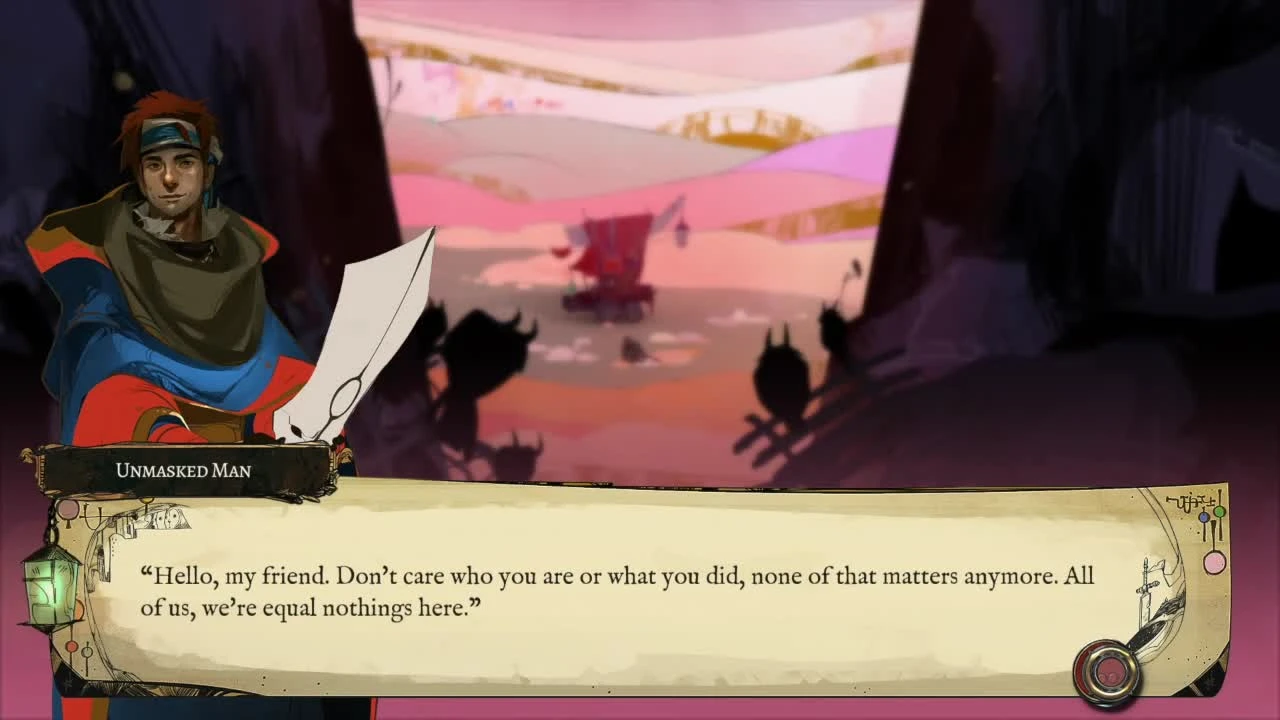Toggle the purple circle on the scroll's left edge
This screenshot has width=1280, height=720.
pyautogui.click(x=67, y=511)
